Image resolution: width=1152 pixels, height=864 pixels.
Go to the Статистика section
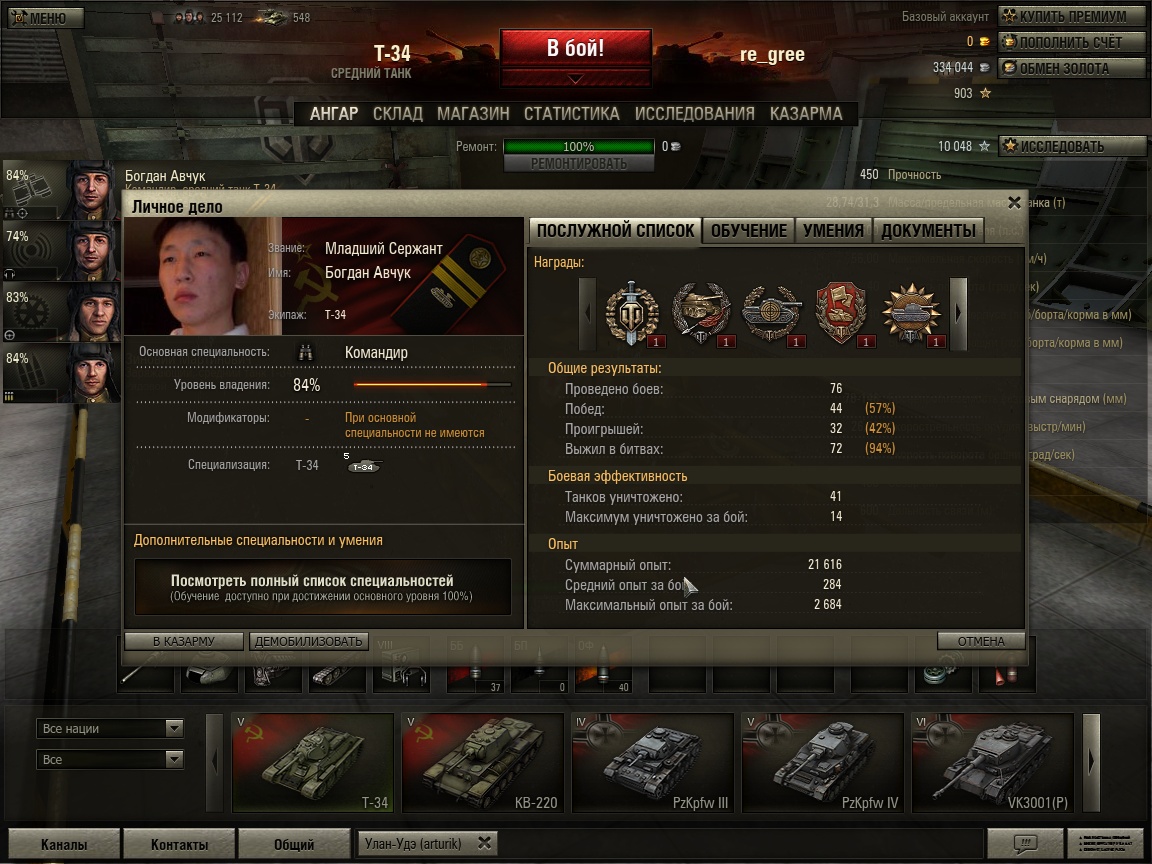(x=571, y=114)
